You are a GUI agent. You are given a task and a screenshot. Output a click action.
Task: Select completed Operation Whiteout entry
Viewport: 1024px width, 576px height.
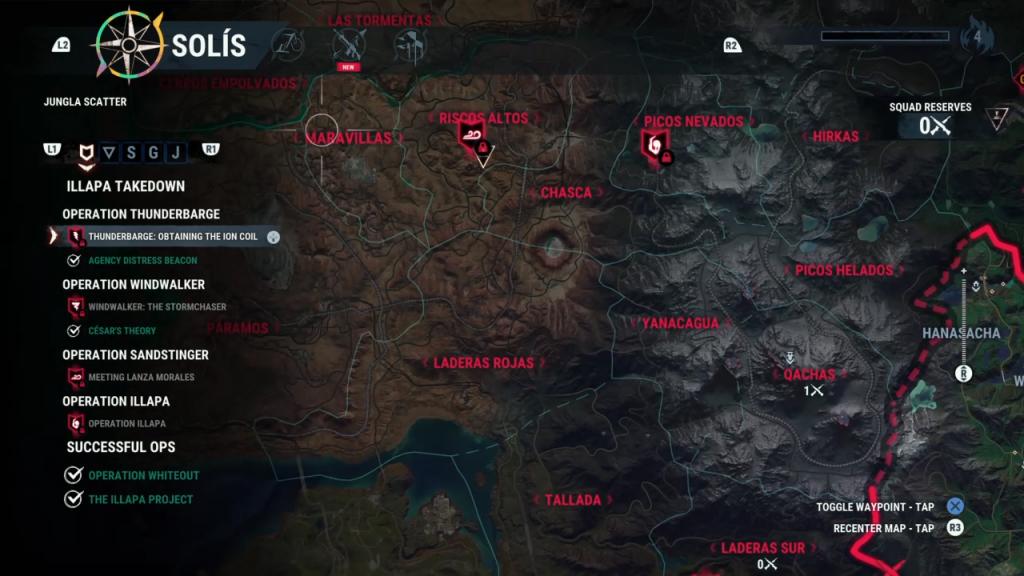click(x=143, y=476)
